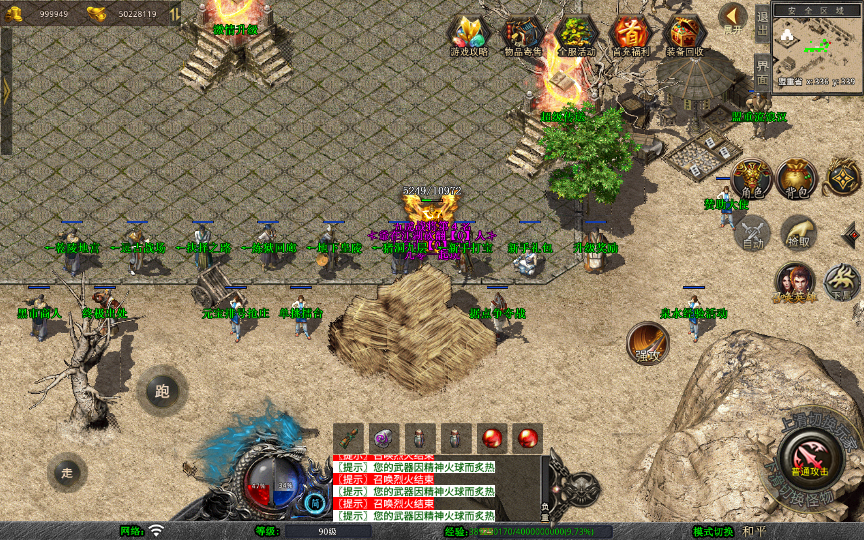Screen dimensions: 864x540
Task: Open the 装备回收 equipment recycle chest
Action: tap(685, 34)
